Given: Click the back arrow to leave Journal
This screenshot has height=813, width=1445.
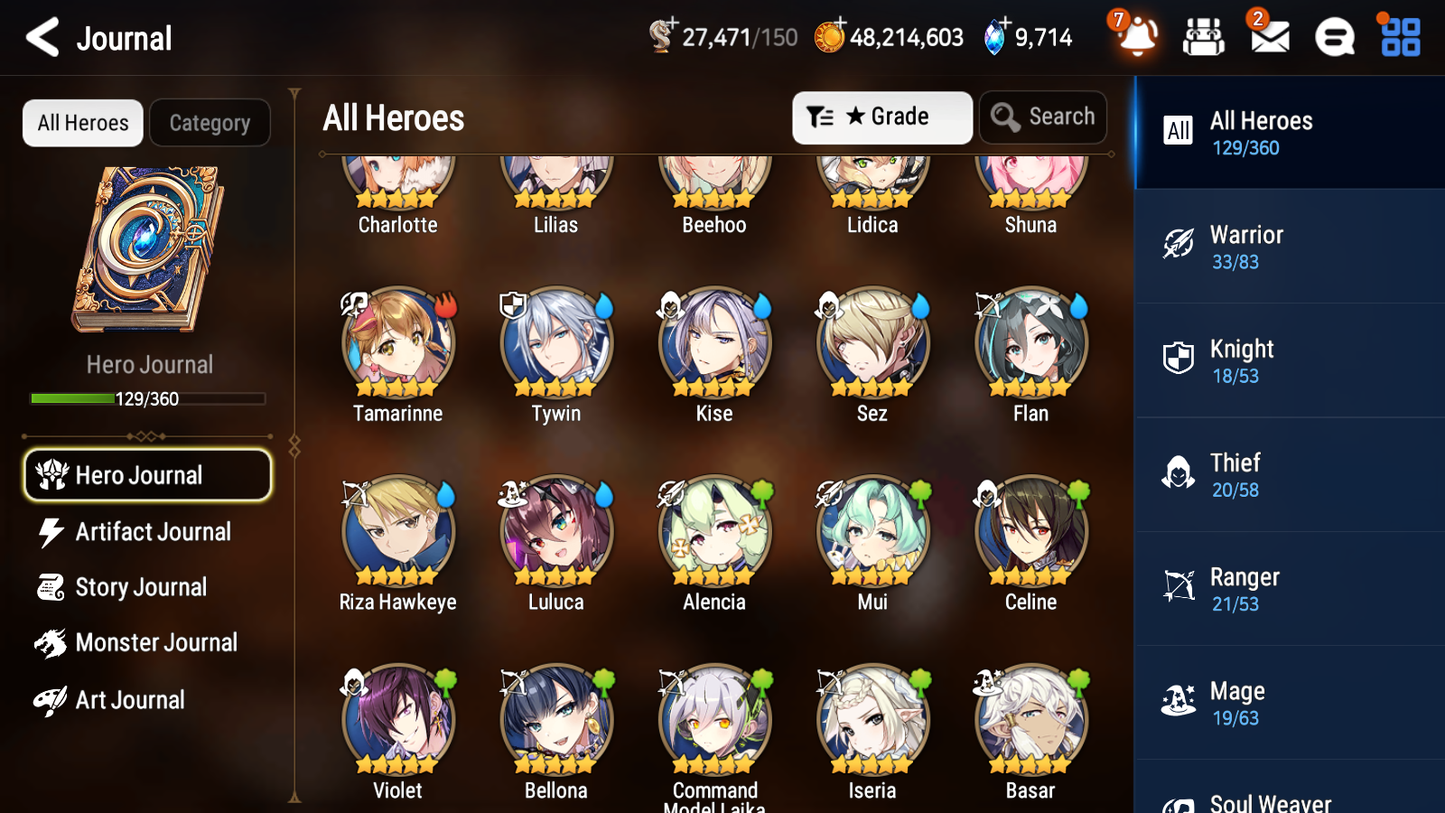Looking at the screenshot, I should pos(41,37).
